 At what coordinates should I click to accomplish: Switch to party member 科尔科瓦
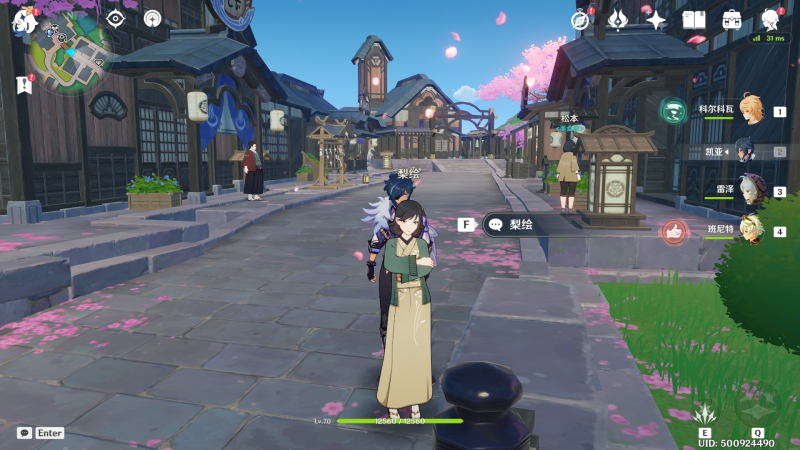(748, 110)
